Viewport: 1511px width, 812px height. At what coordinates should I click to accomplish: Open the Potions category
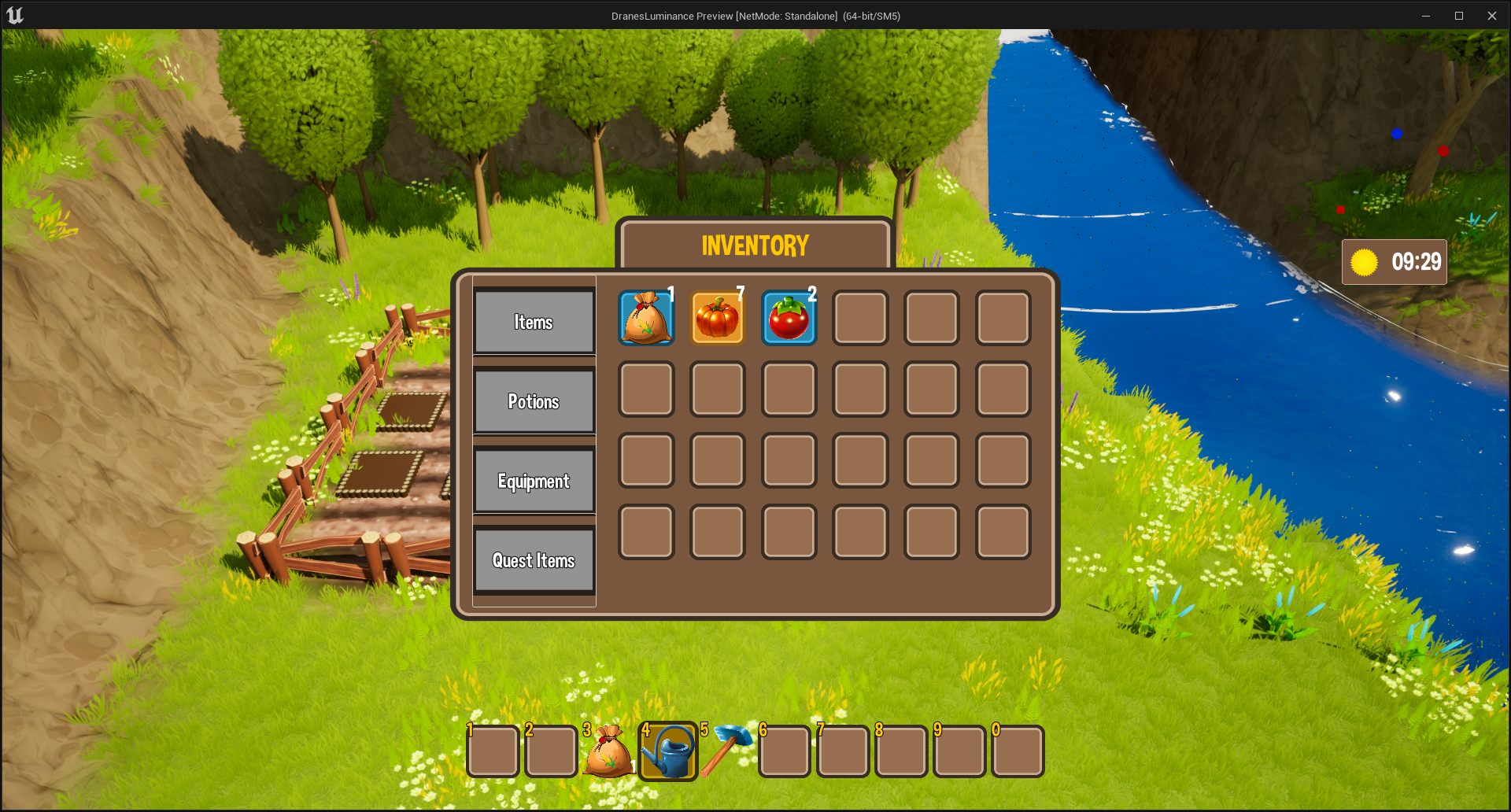534,401
